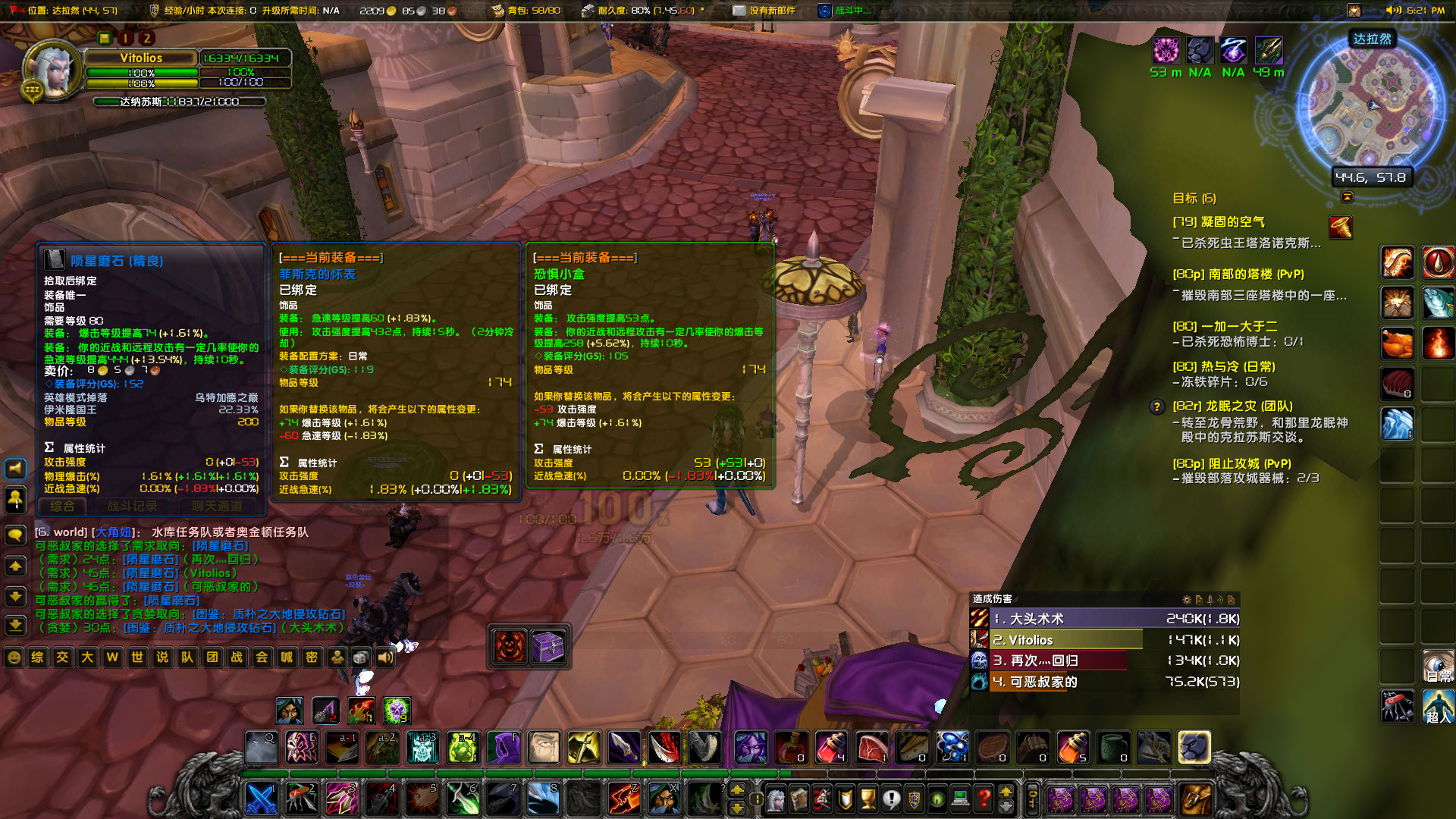The height and width of the screenshot is (819, 1456).
Task: Click the sword segment icon in damage meter header
Action: (x=1210, y=601)
